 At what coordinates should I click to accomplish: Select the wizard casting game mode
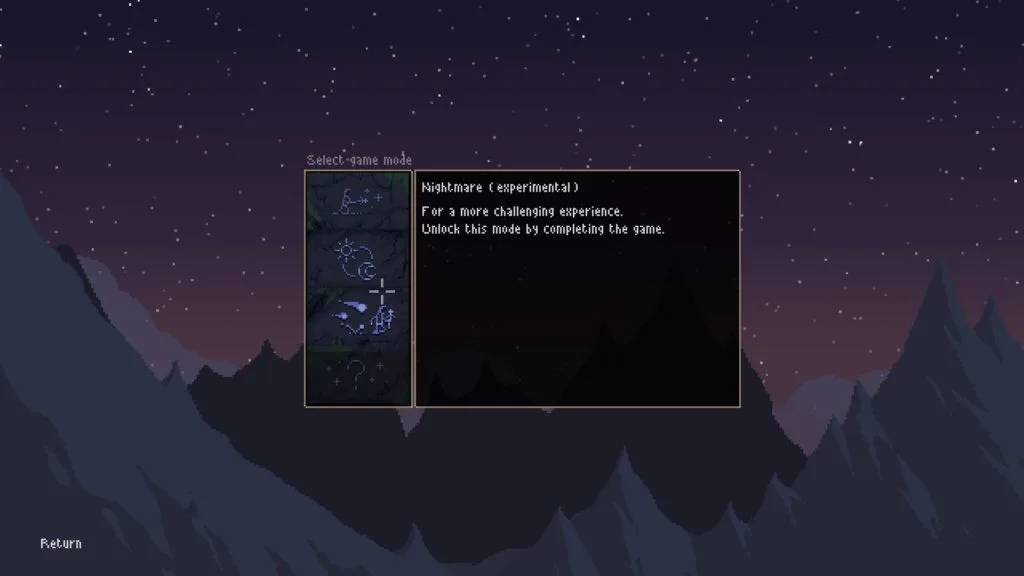click(358, 203)
